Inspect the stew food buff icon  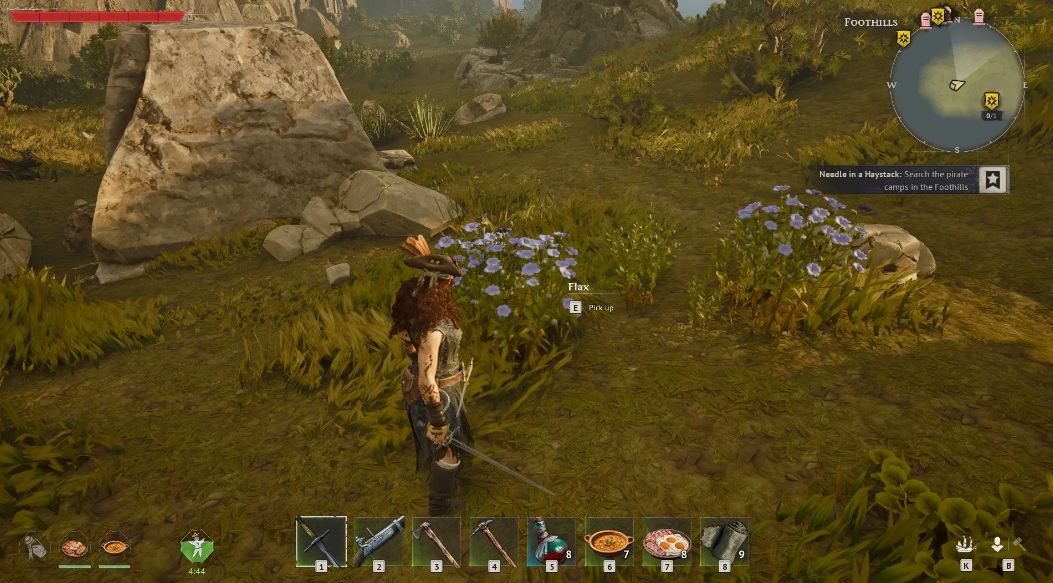[115, 547]
